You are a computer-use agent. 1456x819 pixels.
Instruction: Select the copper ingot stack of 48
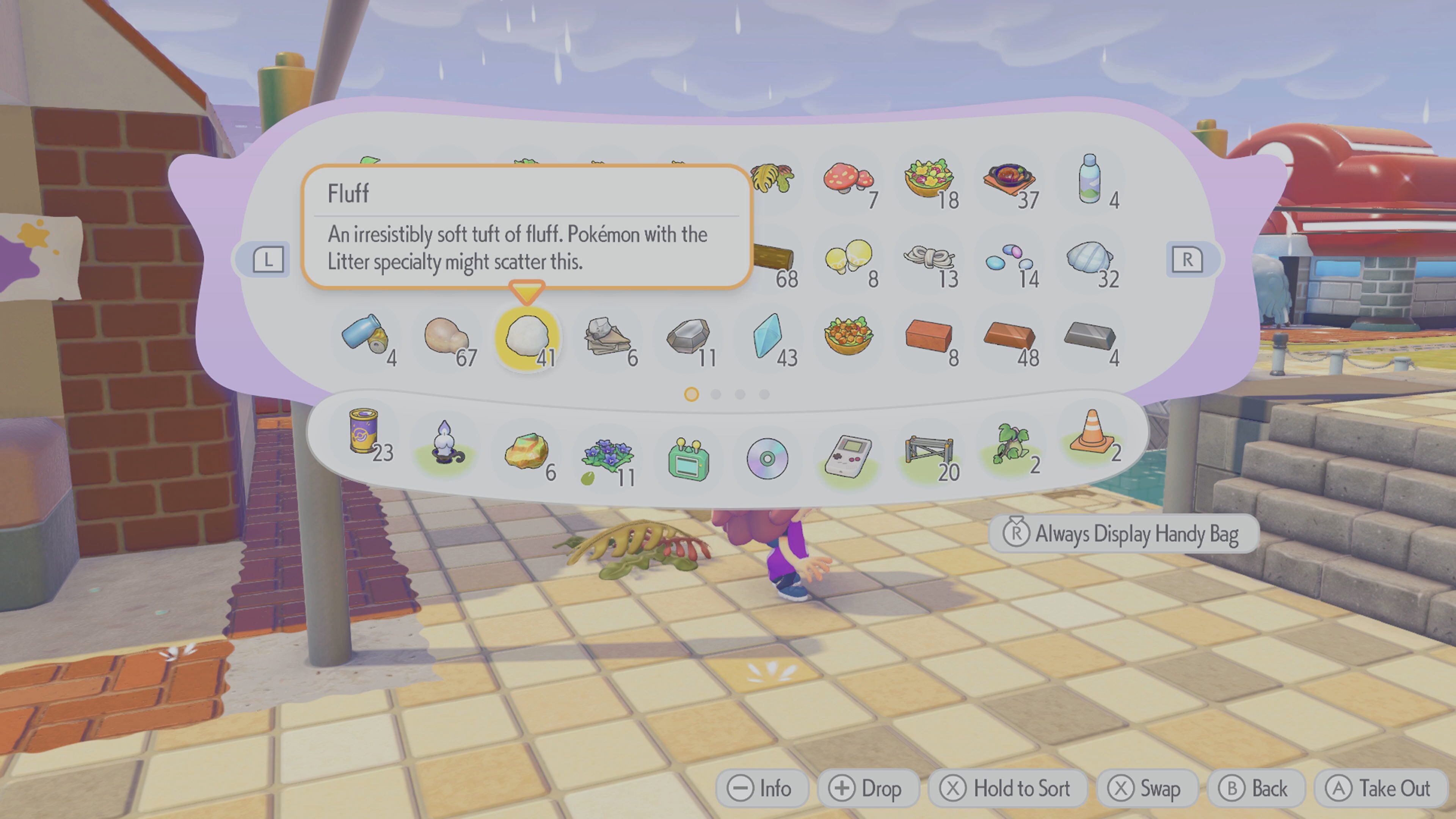[1009, 337]
